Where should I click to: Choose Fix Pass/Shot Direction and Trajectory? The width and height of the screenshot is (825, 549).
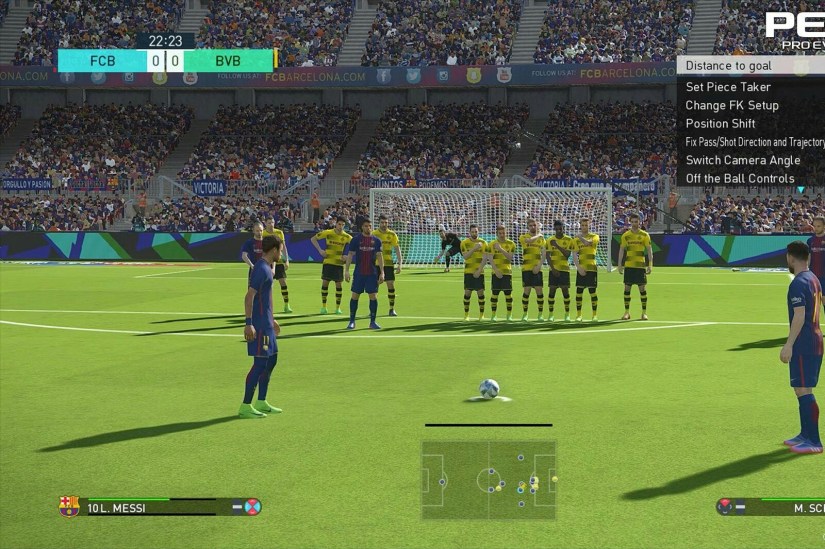point(754,142)
